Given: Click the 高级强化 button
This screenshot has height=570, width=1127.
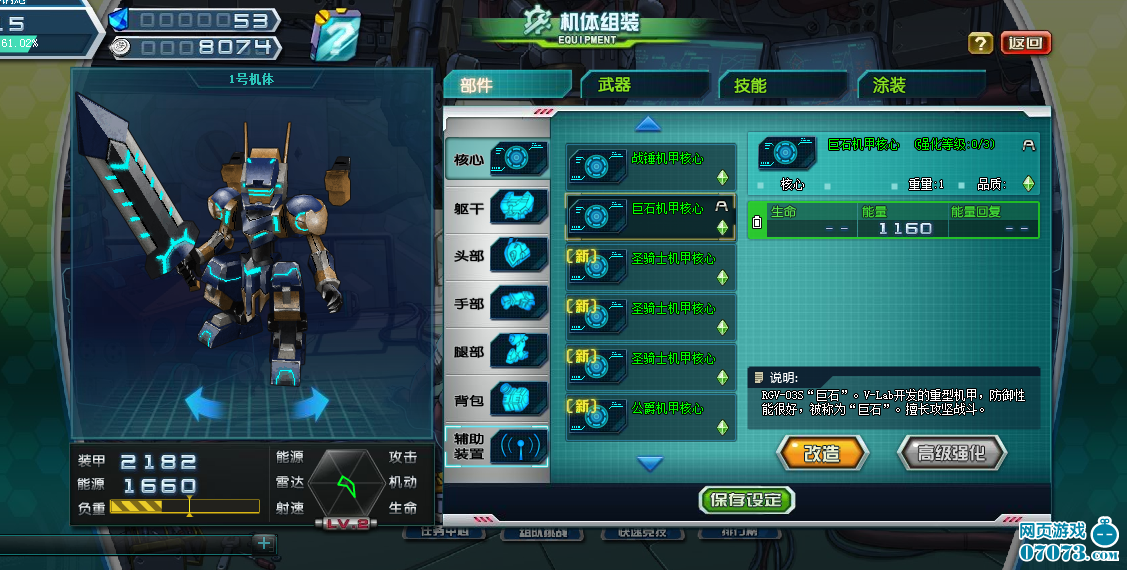Looking at the screenshot, I should tap(949, 453).
